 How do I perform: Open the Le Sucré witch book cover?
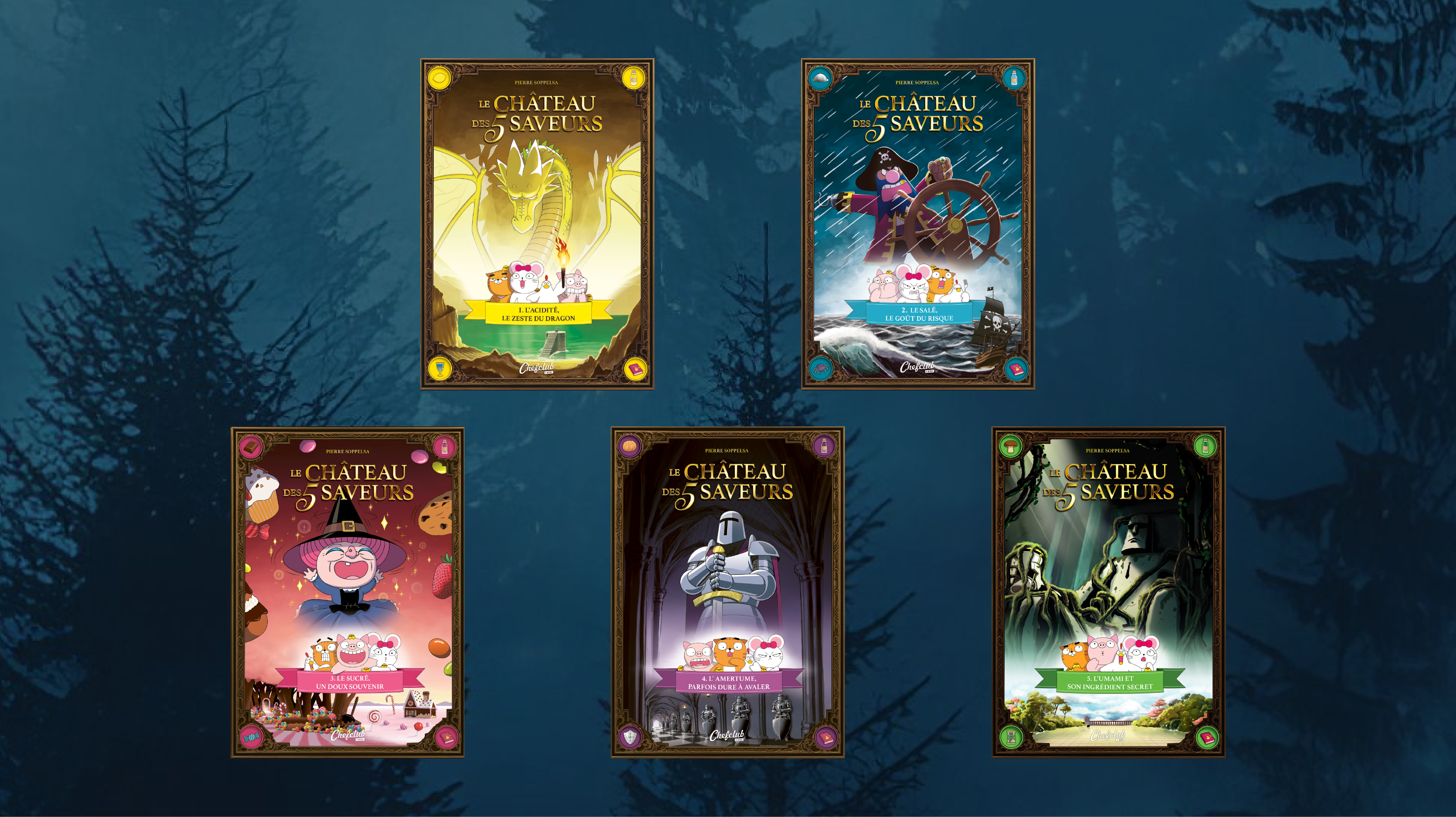[348, 592]
